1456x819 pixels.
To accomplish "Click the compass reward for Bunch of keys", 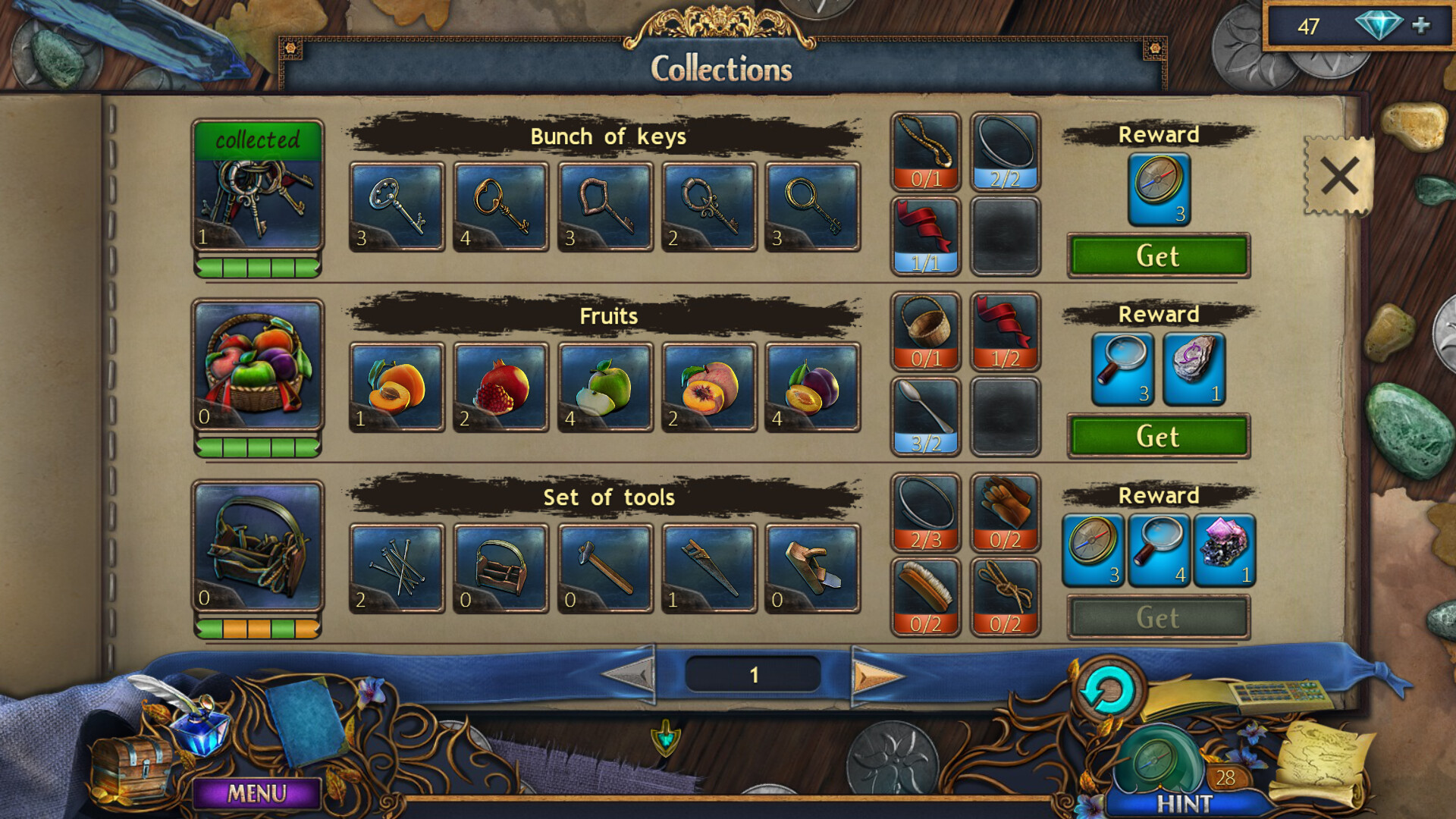I will (x=1158, y=188).
